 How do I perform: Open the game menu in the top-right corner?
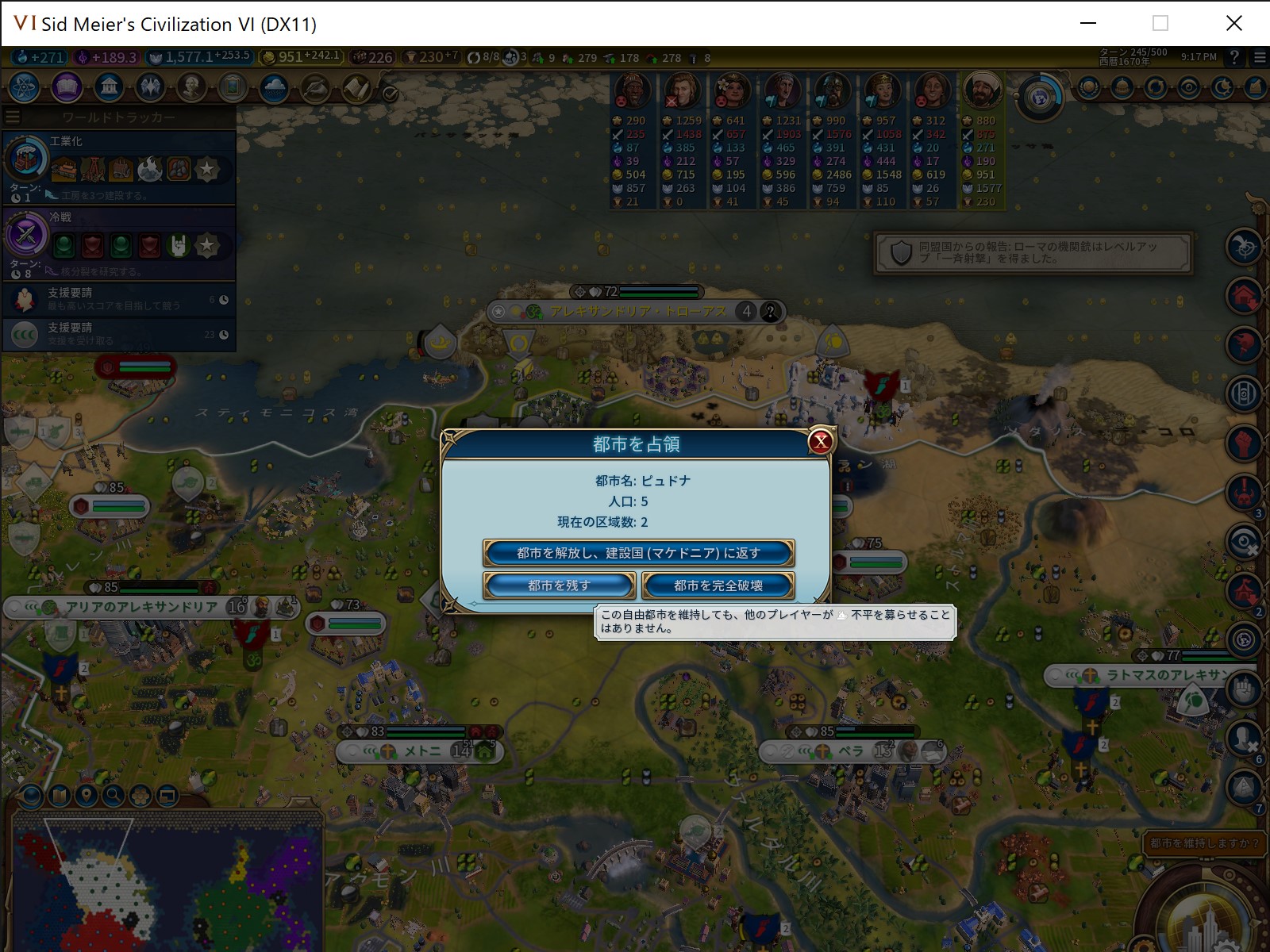(x=1257, y=57)
